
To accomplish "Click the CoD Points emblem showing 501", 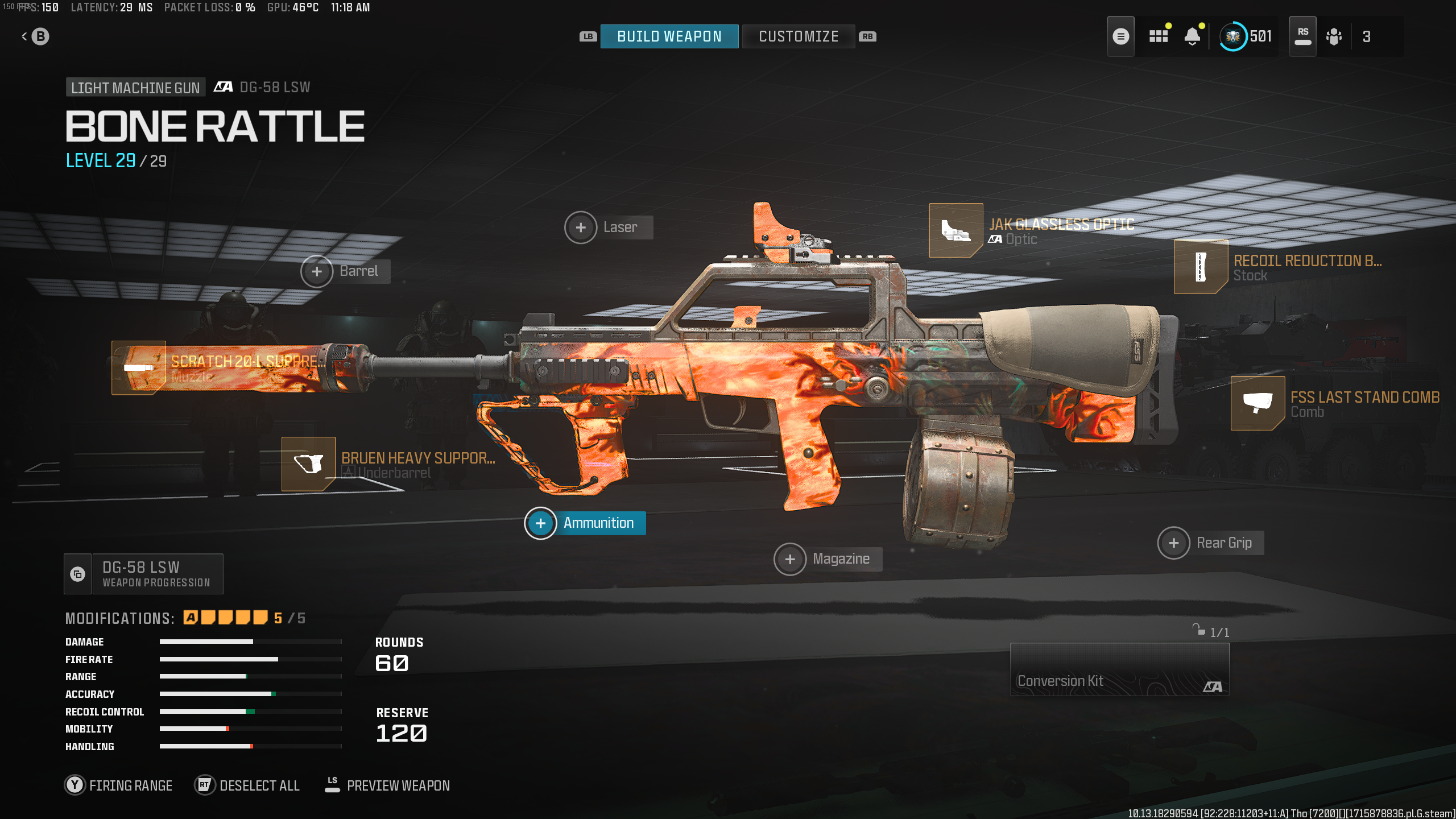I will click(x=1234, y=36).
